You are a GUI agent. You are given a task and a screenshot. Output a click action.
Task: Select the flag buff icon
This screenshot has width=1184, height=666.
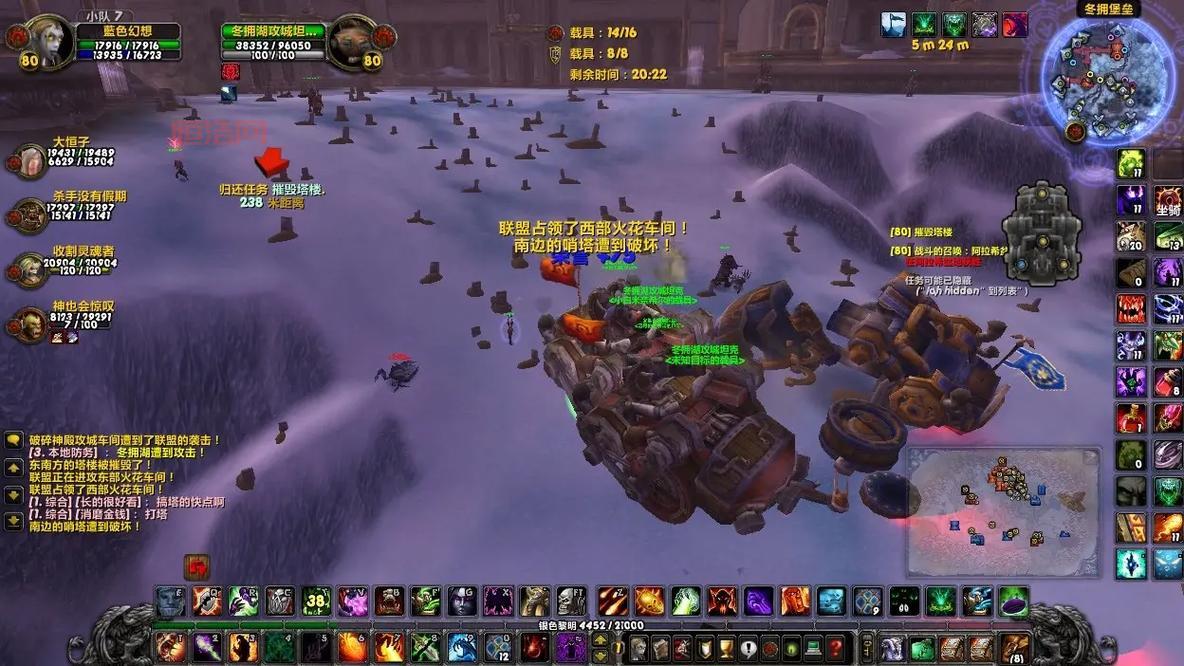[893, 24]
